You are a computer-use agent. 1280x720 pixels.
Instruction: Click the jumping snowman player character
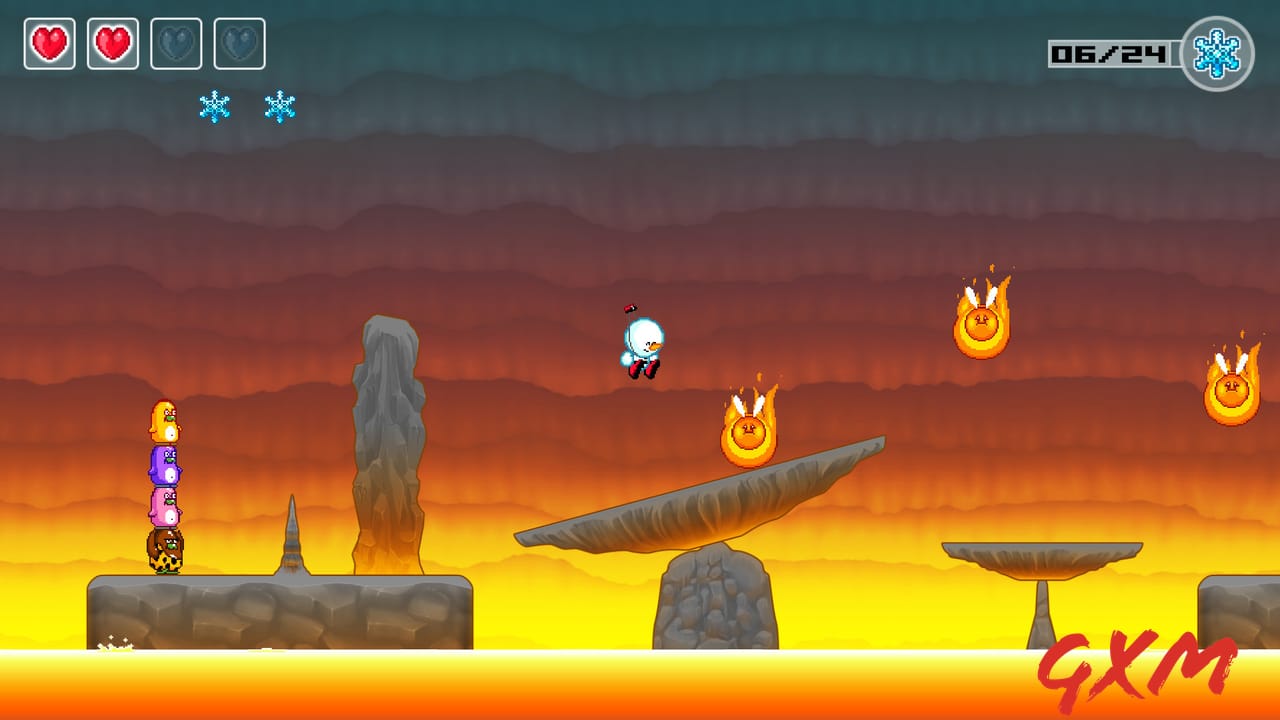[641, 345]
